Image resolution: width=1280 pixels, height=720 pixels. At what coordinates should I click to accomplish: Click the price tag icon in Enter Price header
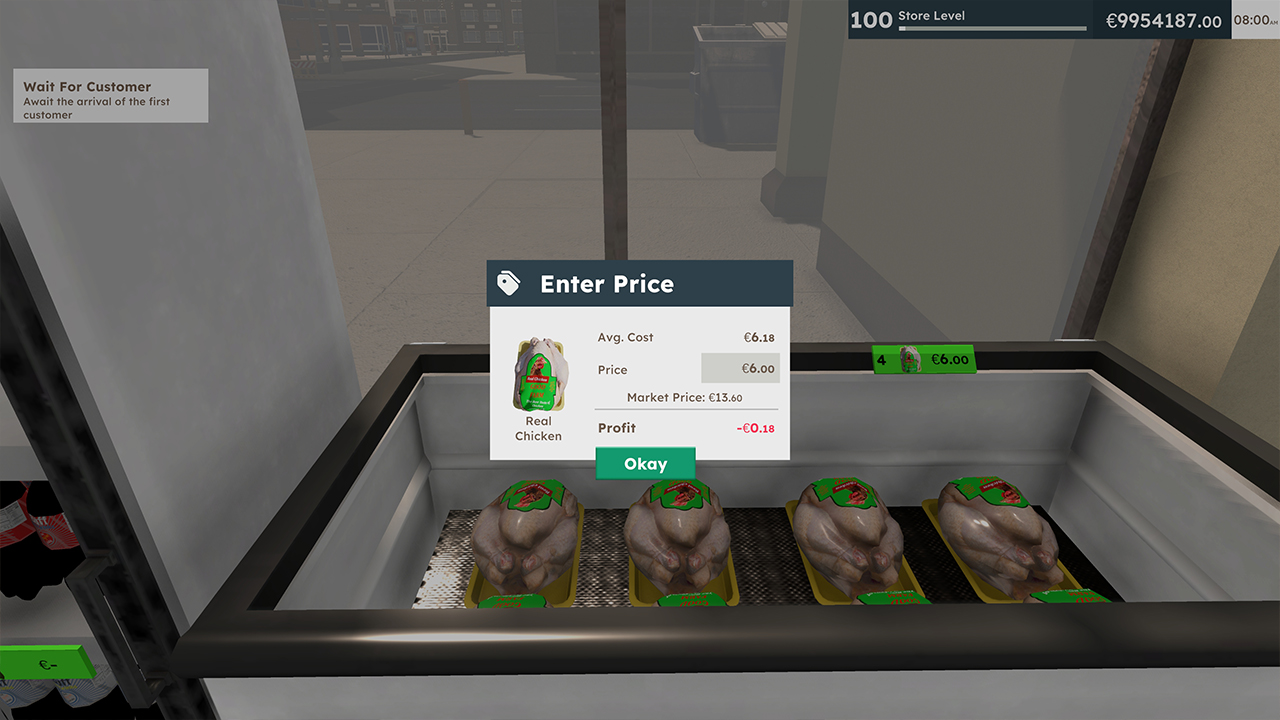pyautogui.click(x=507, y=283)
